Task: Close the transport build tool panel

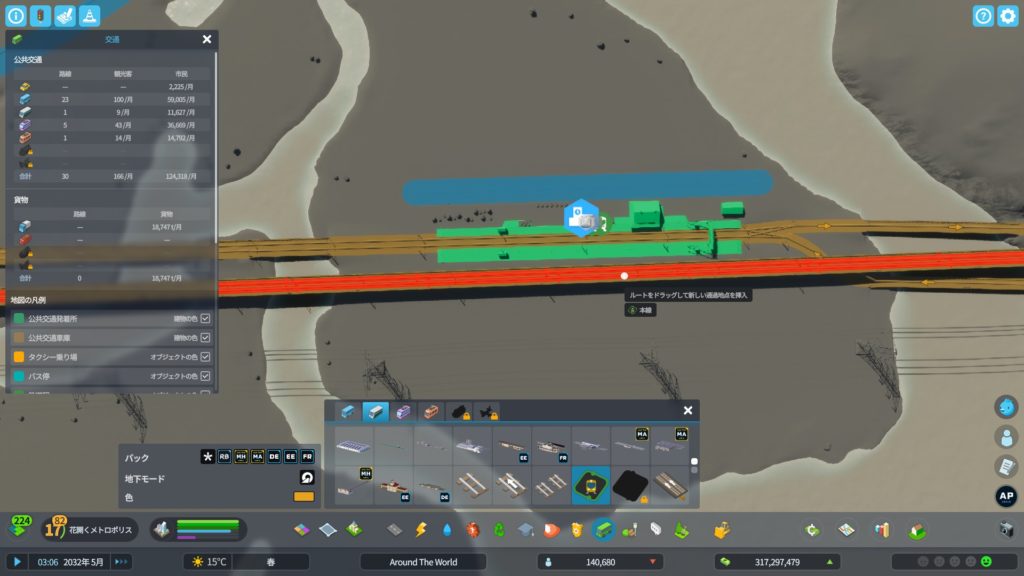Action: pyautogui.click(x=688, y=410)
